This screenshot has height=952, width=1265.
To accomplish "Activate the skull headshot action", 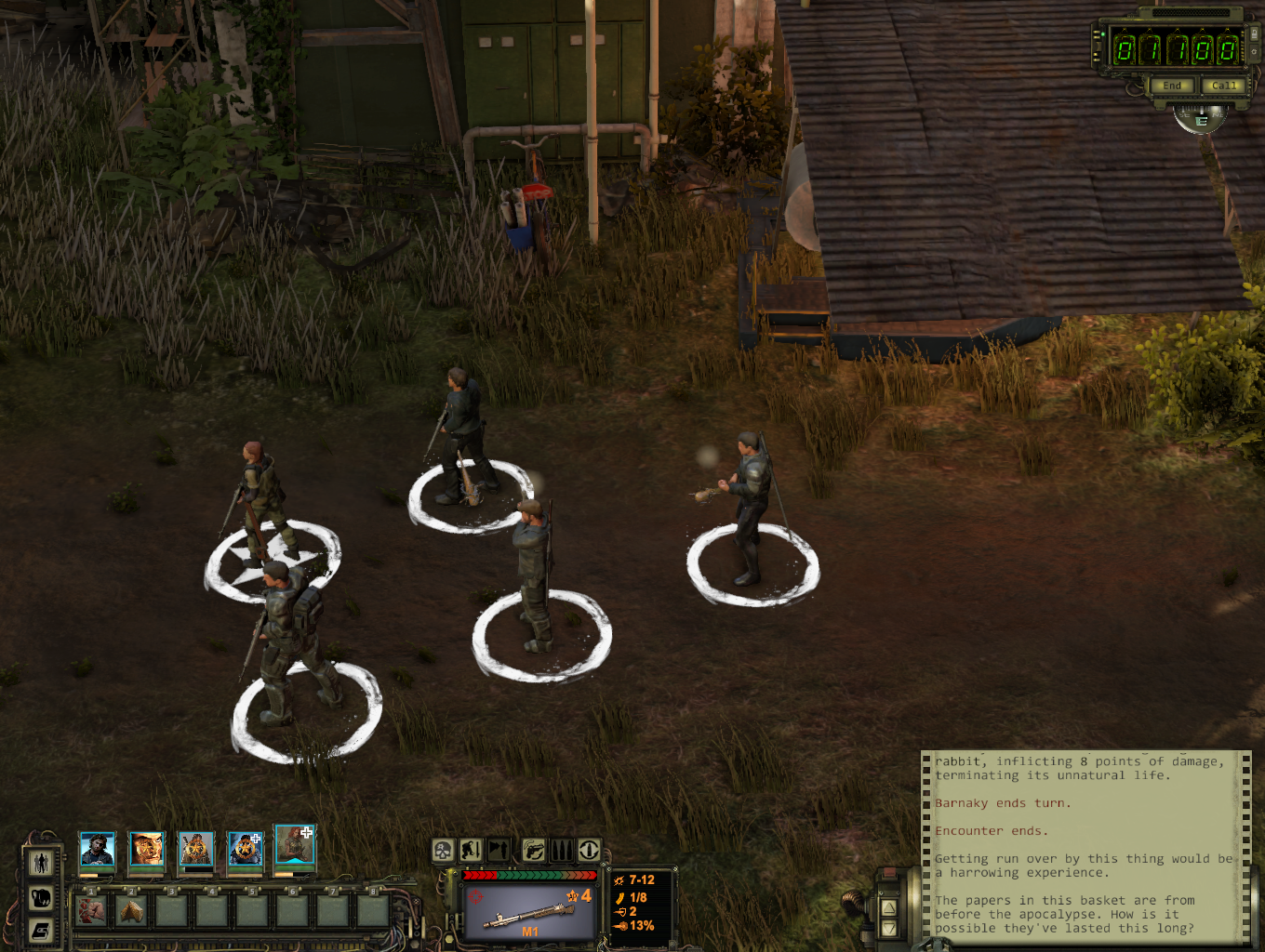I will (443, 850).
